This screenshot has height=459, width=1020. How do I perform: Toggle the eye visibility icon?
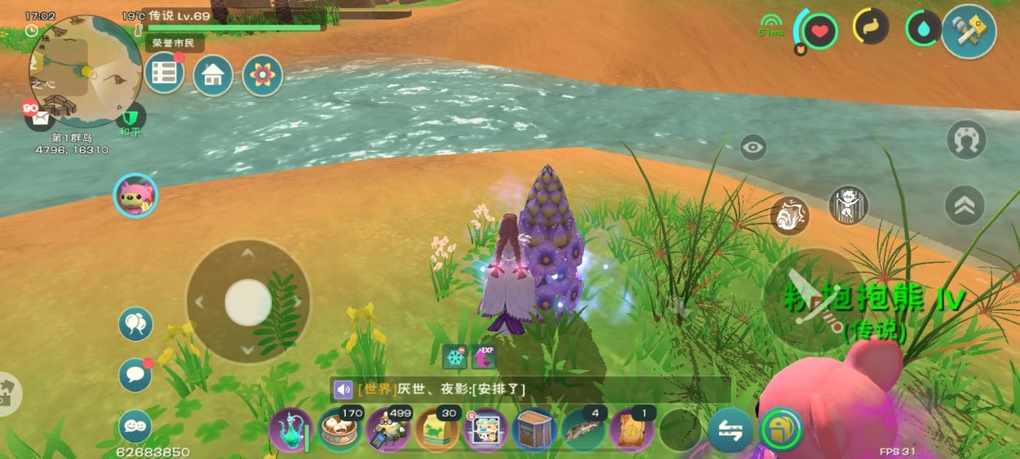[753, 148]
